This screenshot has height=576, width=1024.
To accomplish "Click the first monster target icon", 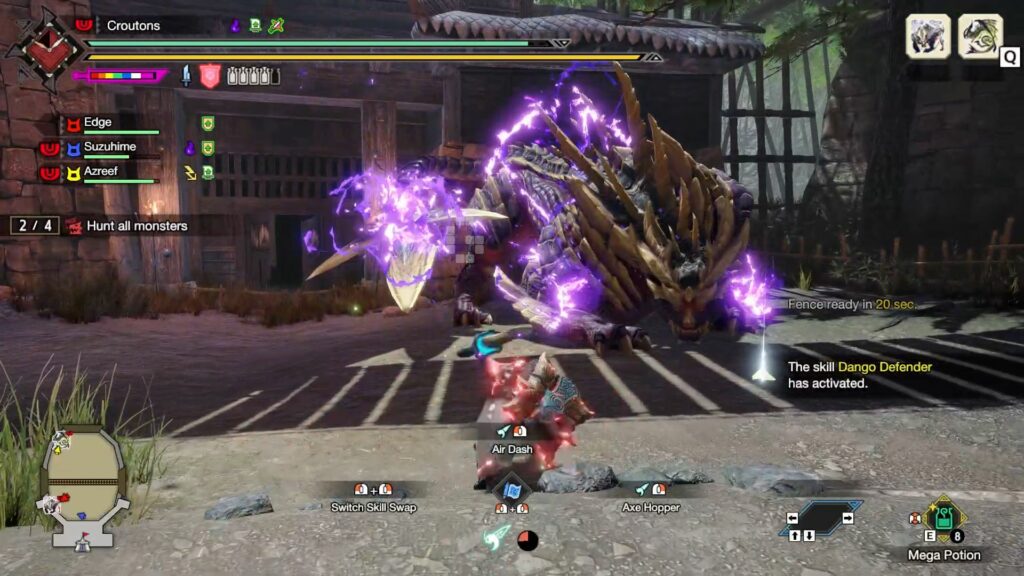I will tap(928, 36).
